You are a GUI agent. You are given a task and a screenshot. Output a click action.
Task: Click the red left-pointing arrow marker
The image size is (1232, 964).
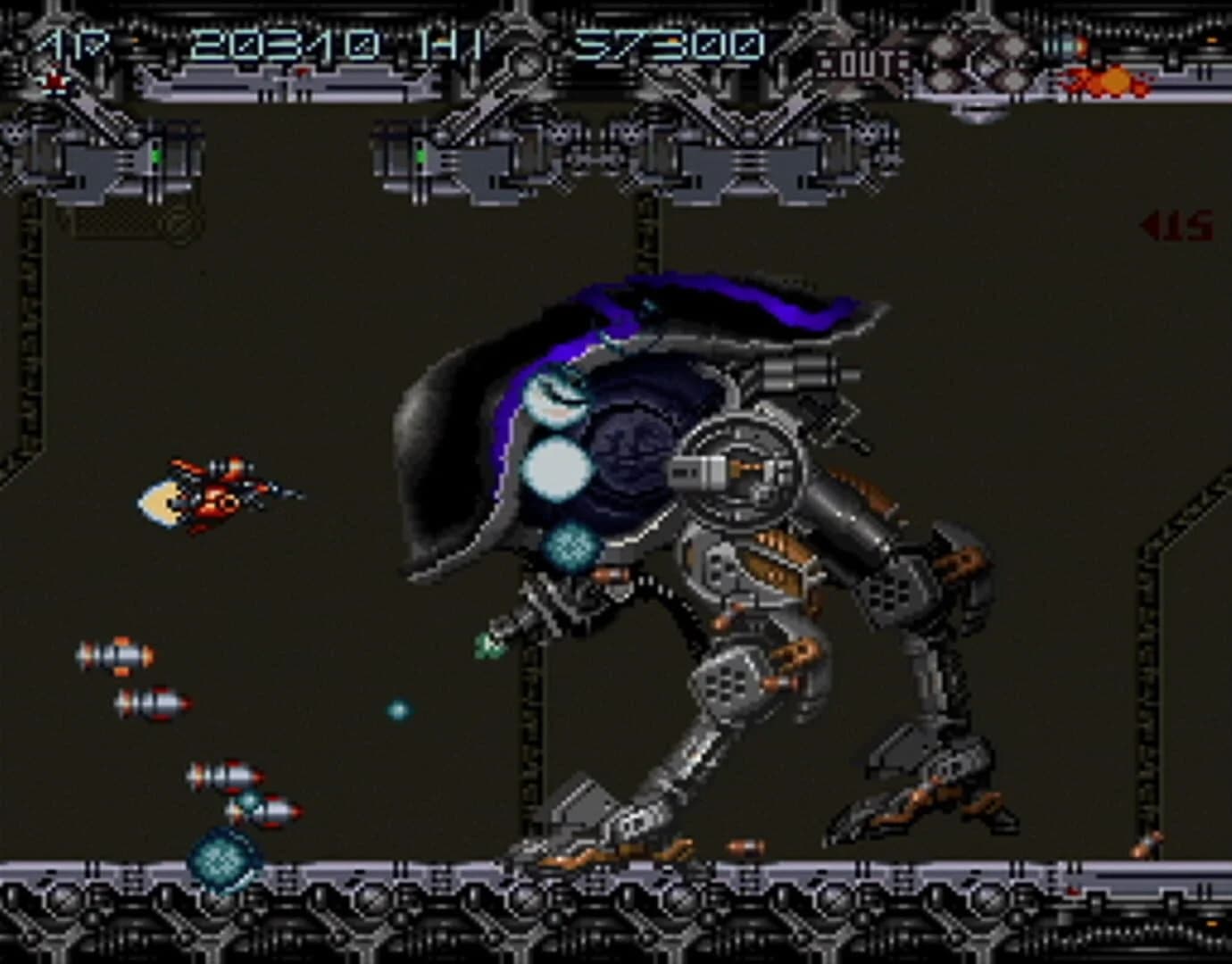tap(1150, 226)
